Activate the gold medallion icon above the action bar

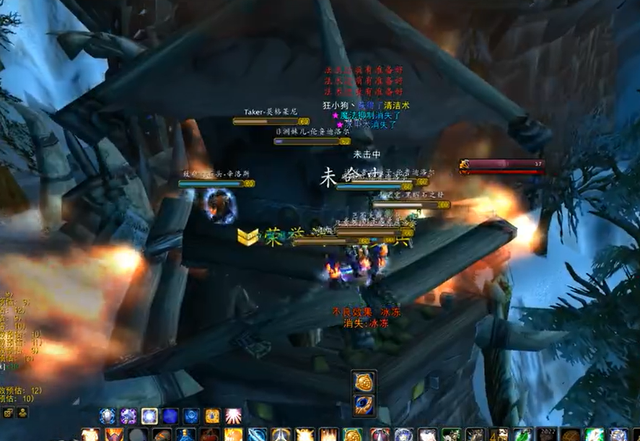363,382
